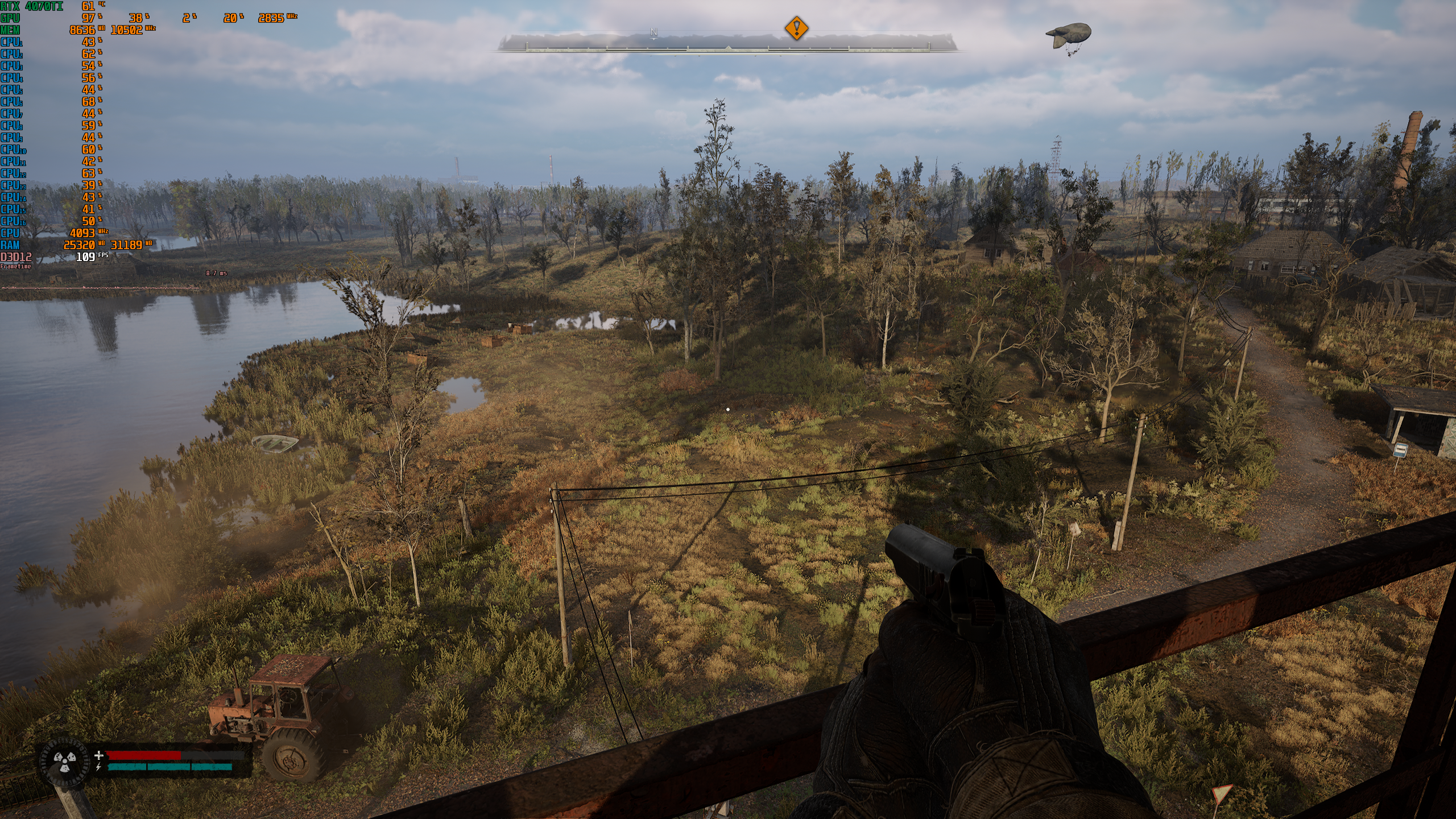Screen dimensions: 1456x819
Task: Click the compass bar at top
Action: [x=728, y=43]
